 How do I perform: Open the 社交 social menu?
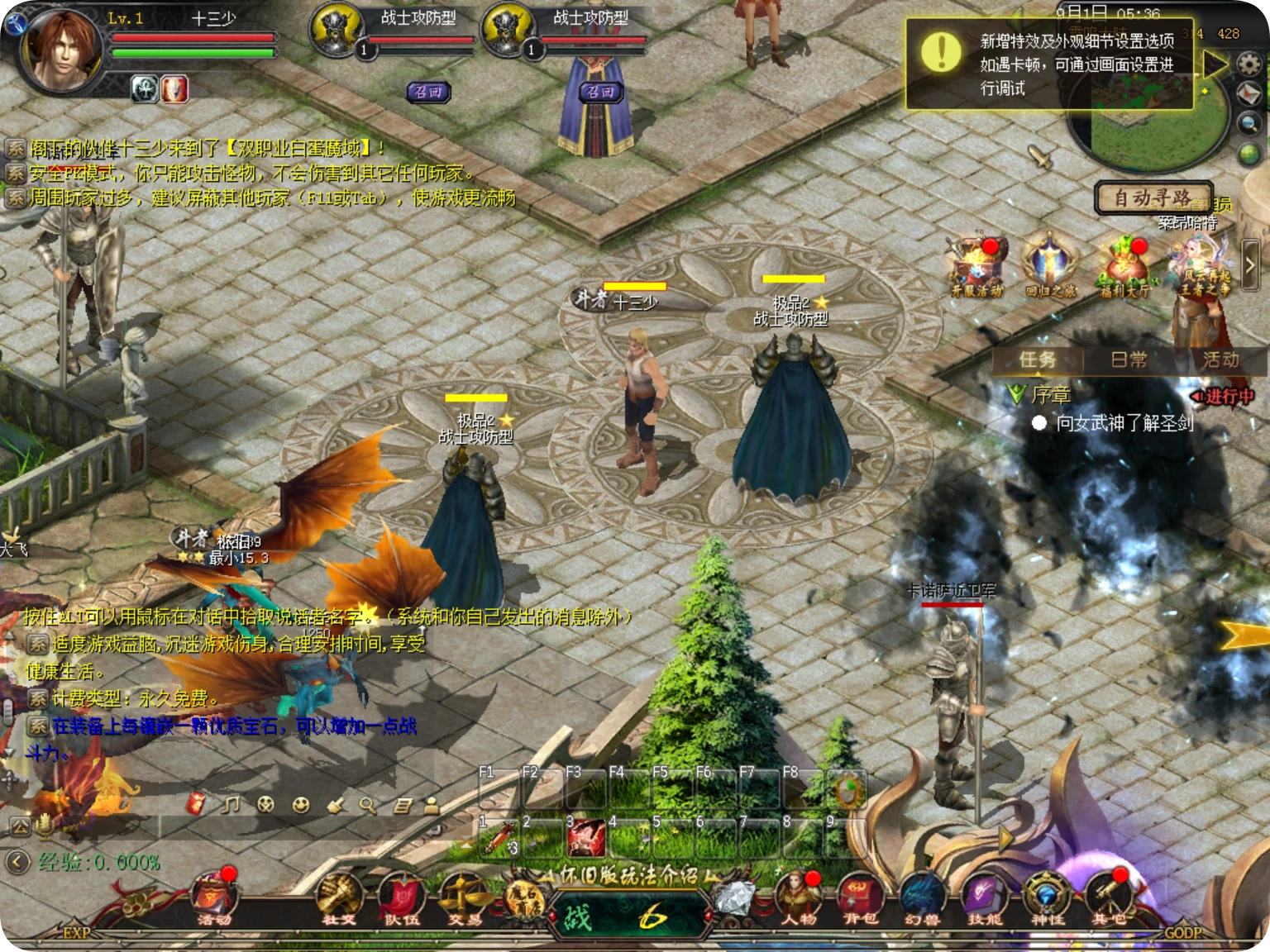tap(338, 898)
